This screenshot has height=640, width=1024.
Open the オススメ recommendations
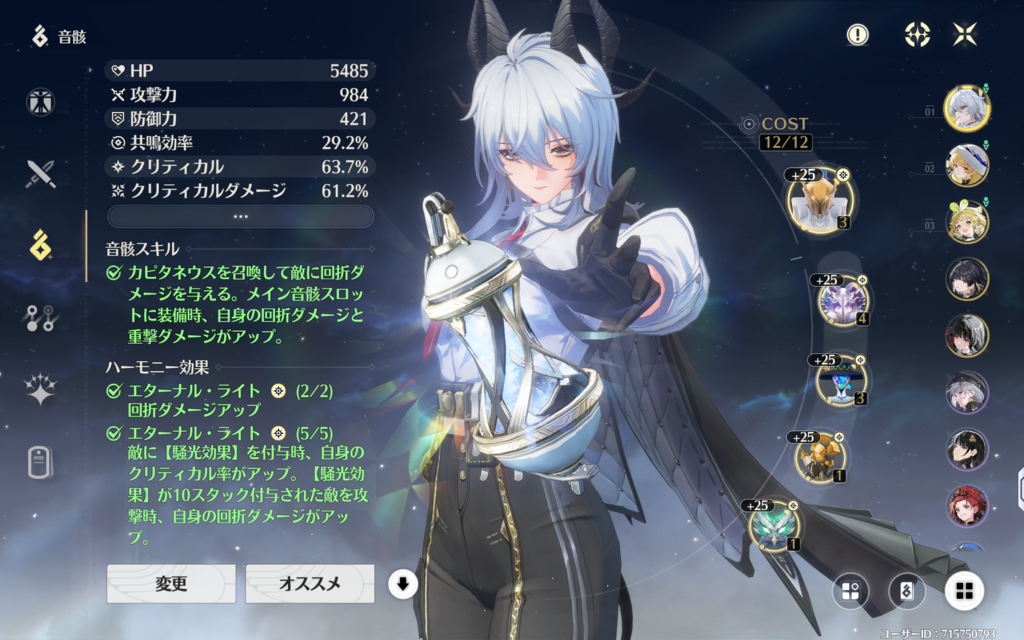tap(310, 583)
